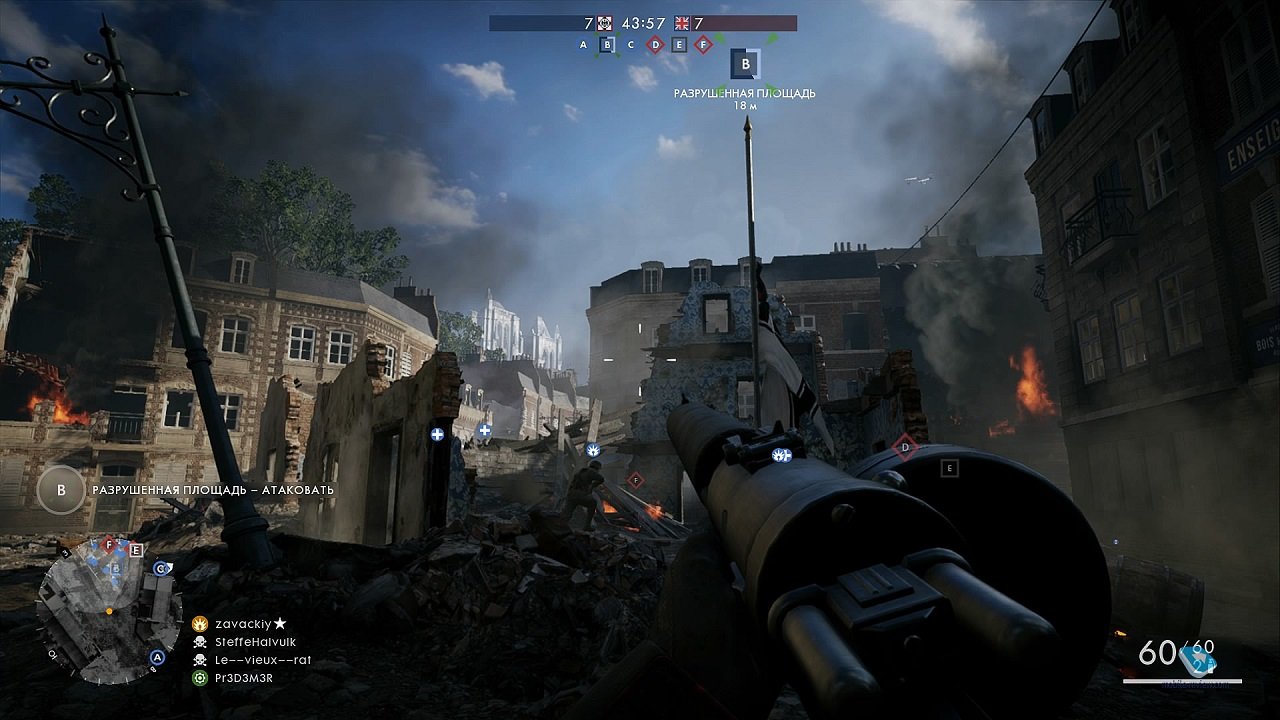Toggle the circled B attack prompt indicator
Image resolution: width=1280 pixels, height=720 pixels.
(x=62, y=491)
